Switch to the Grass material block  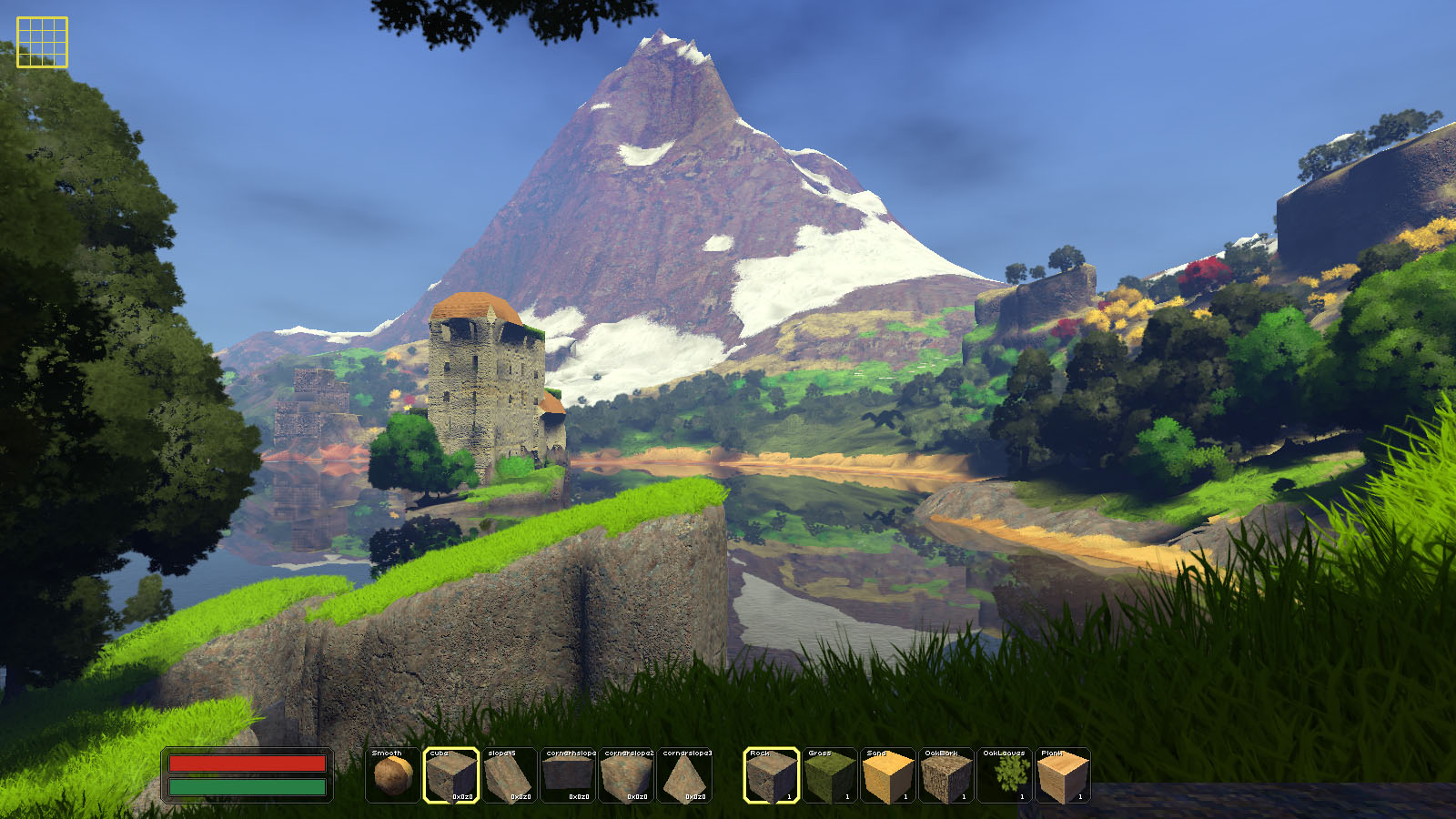[830, 775]
